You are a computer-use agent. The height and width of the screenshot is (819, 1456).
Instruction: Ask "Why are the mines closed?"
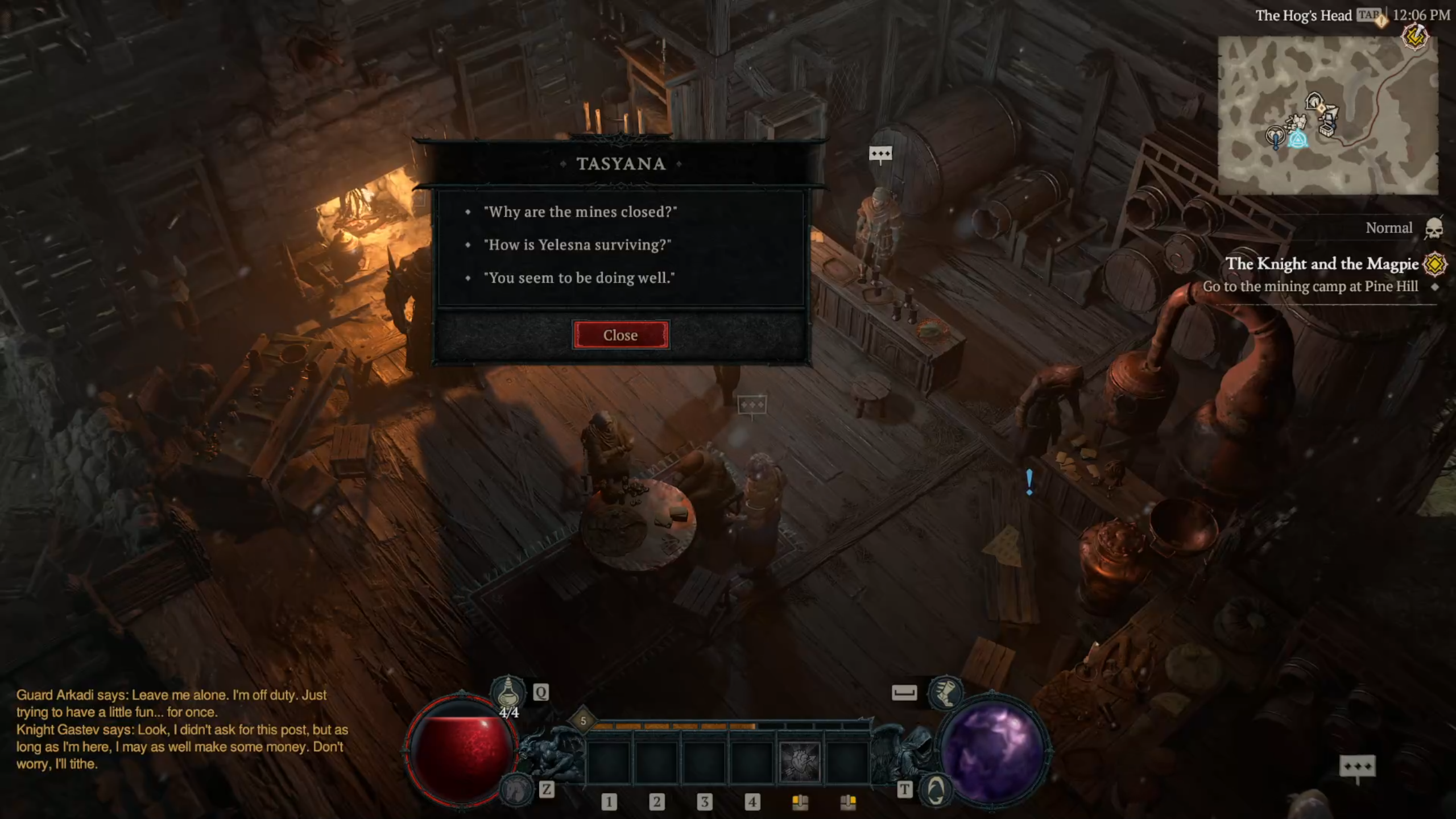point(580,212)
